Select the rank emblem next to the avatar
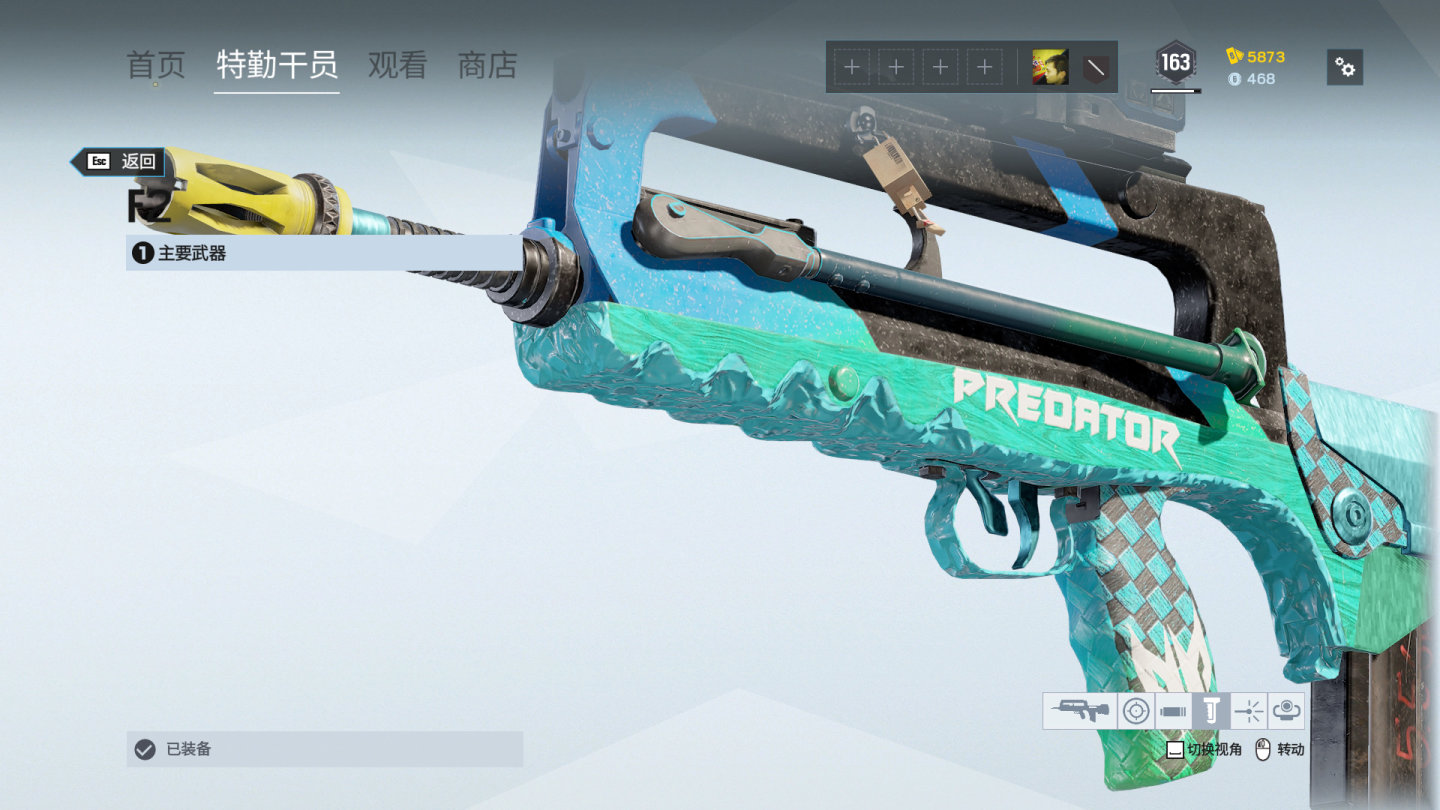The image size is (1440, 810). pyautogui.click(x=1096, y=67)
